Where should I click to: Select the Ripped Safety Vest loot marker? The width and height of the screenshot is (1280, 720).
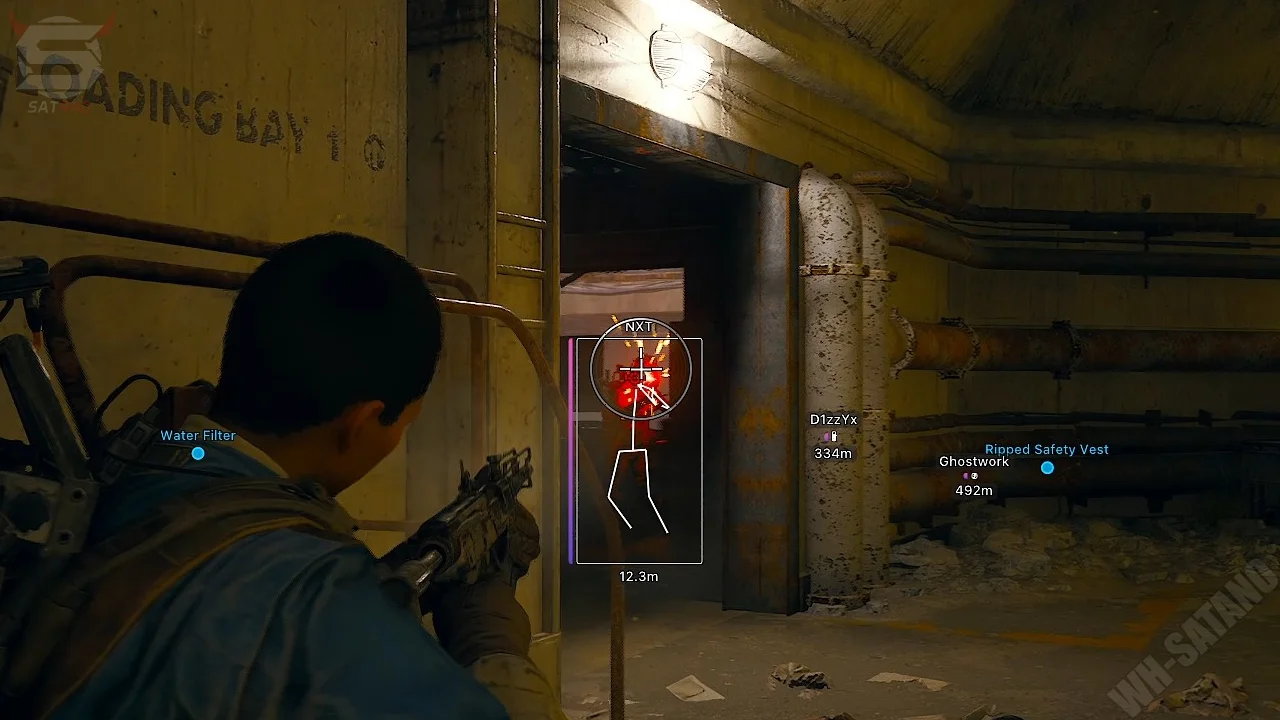click(x=1047, y=467)
